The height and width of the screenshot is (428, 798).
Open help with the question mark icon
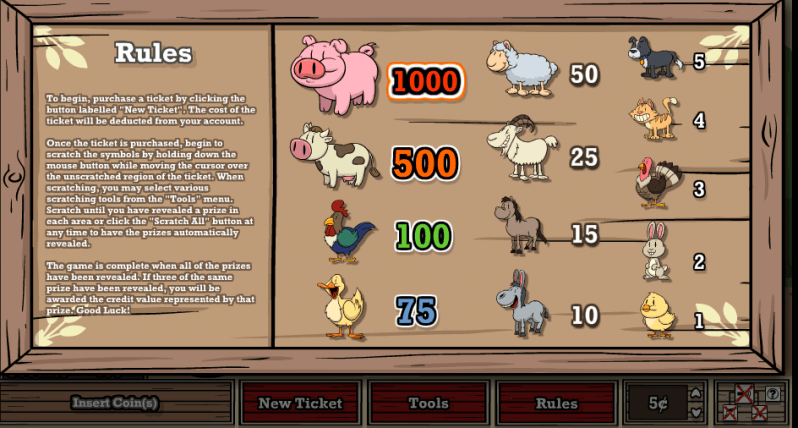click(772, 394)
